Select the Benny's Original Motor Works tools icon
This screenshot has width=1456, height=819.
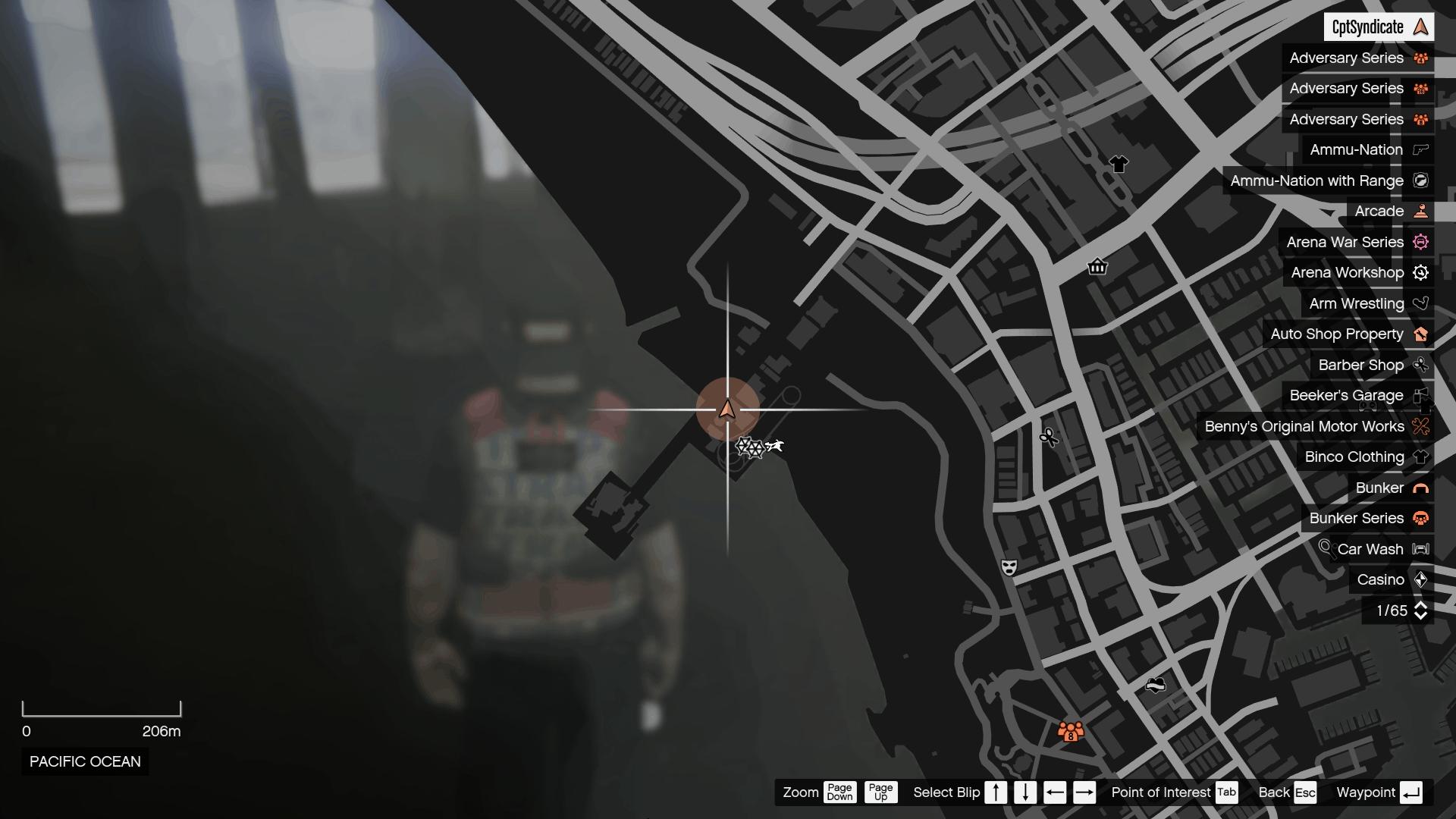tap(1420, 426)
